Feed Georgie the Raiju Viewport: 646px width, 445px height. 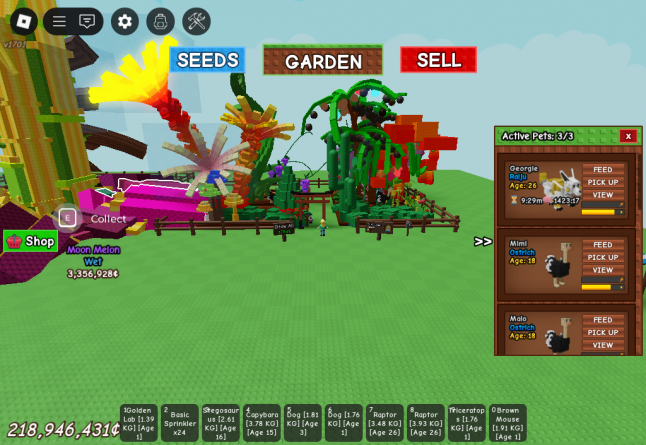(603, 169)
